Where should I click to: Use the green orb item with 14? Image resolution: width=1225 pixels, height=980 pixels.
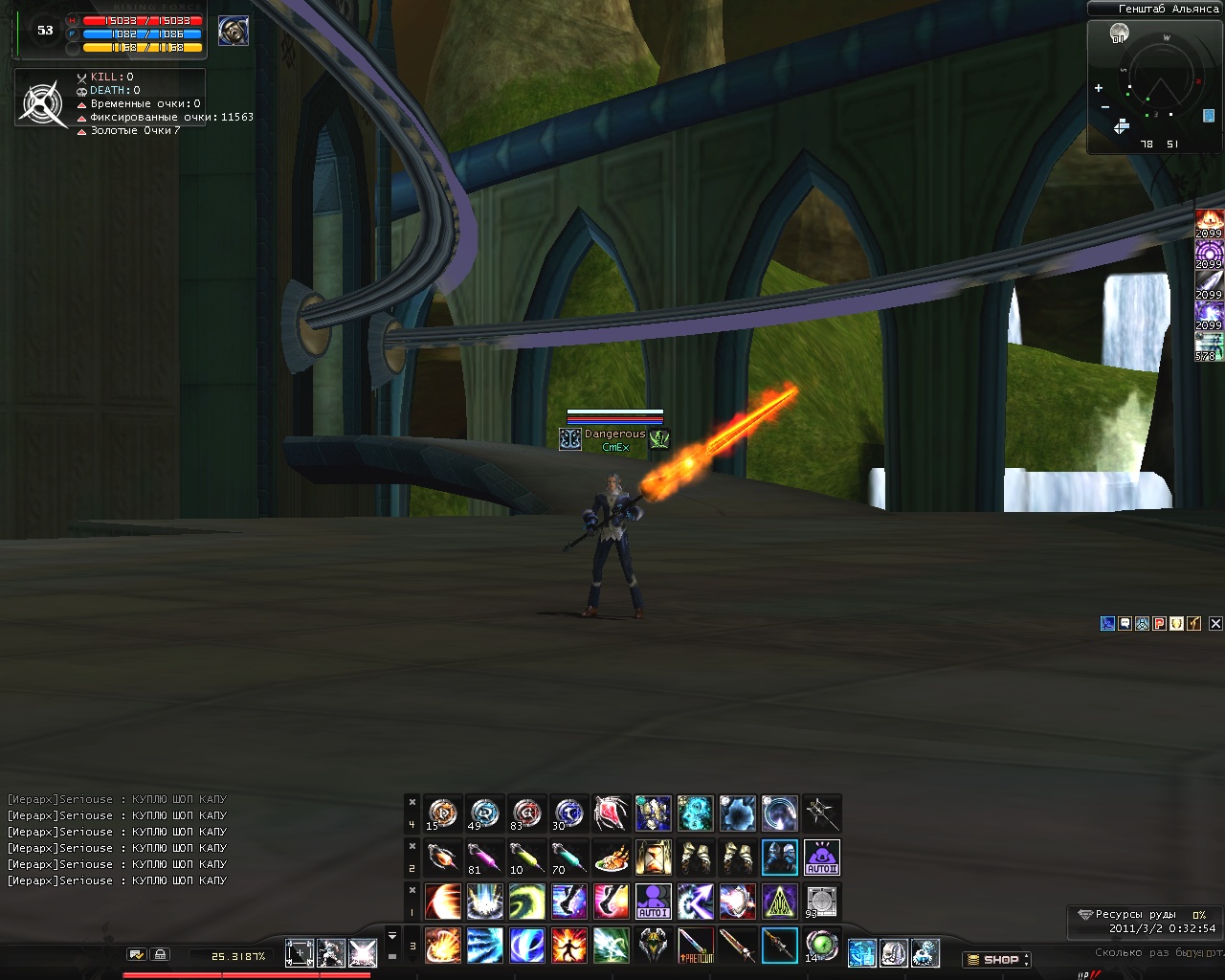[x=822, y=946]
